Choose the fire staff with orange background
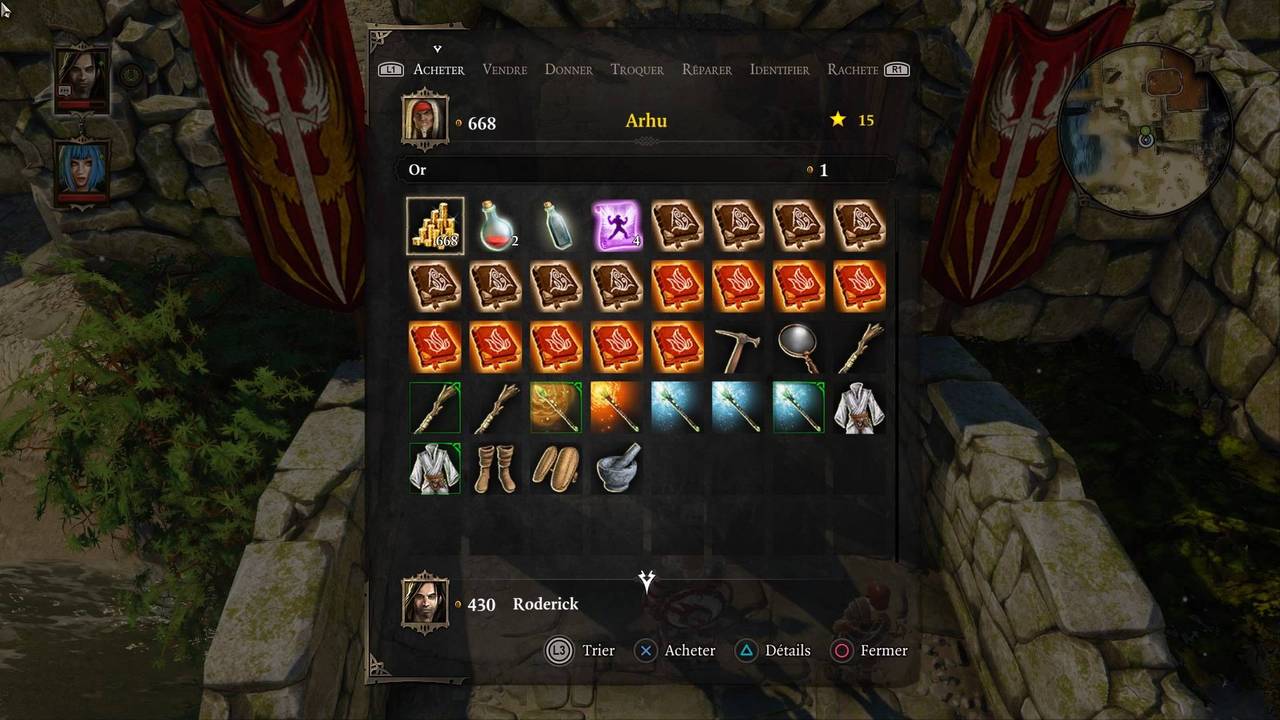Viewport: 1280px width, 720px height. [x=616, y=407]
